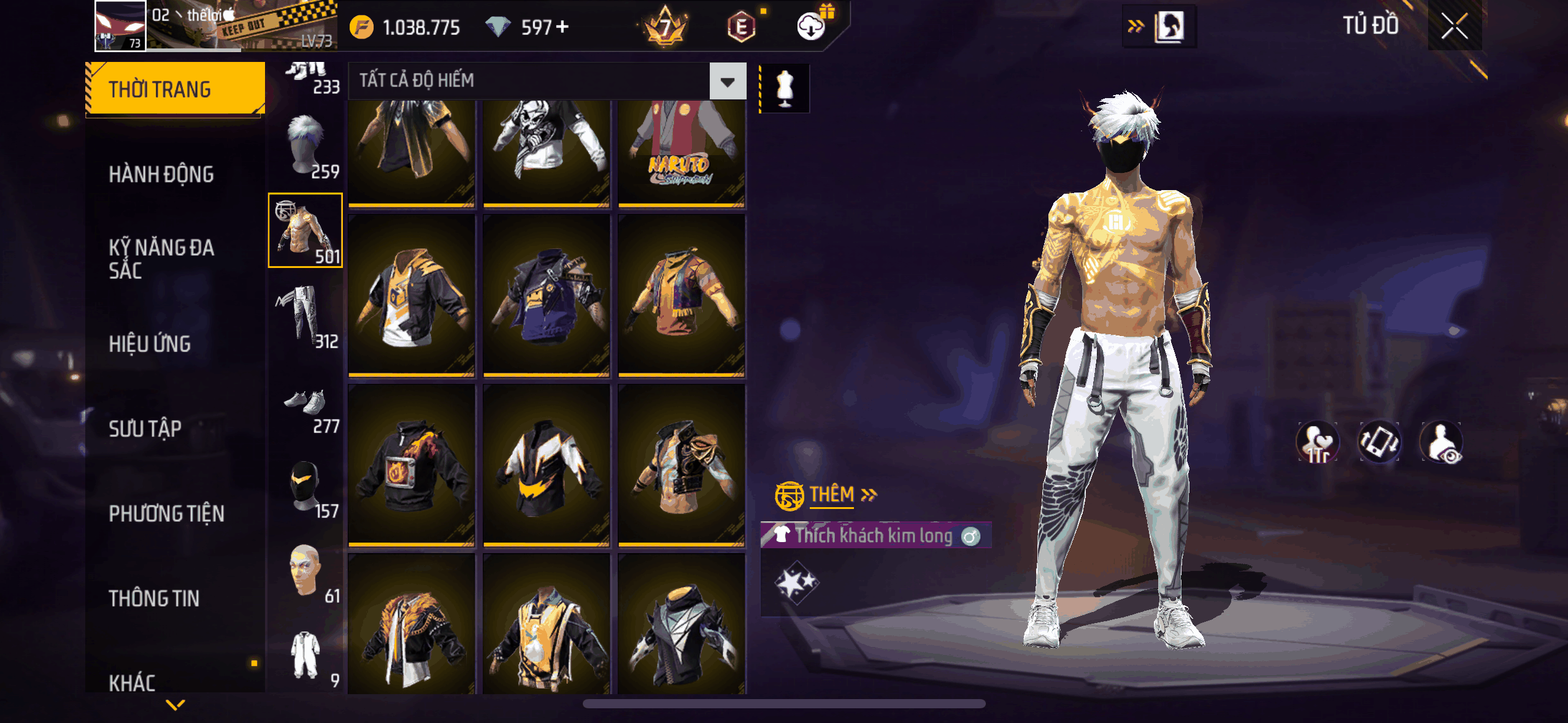Choose the pants category with 312 items

(306, 316)
